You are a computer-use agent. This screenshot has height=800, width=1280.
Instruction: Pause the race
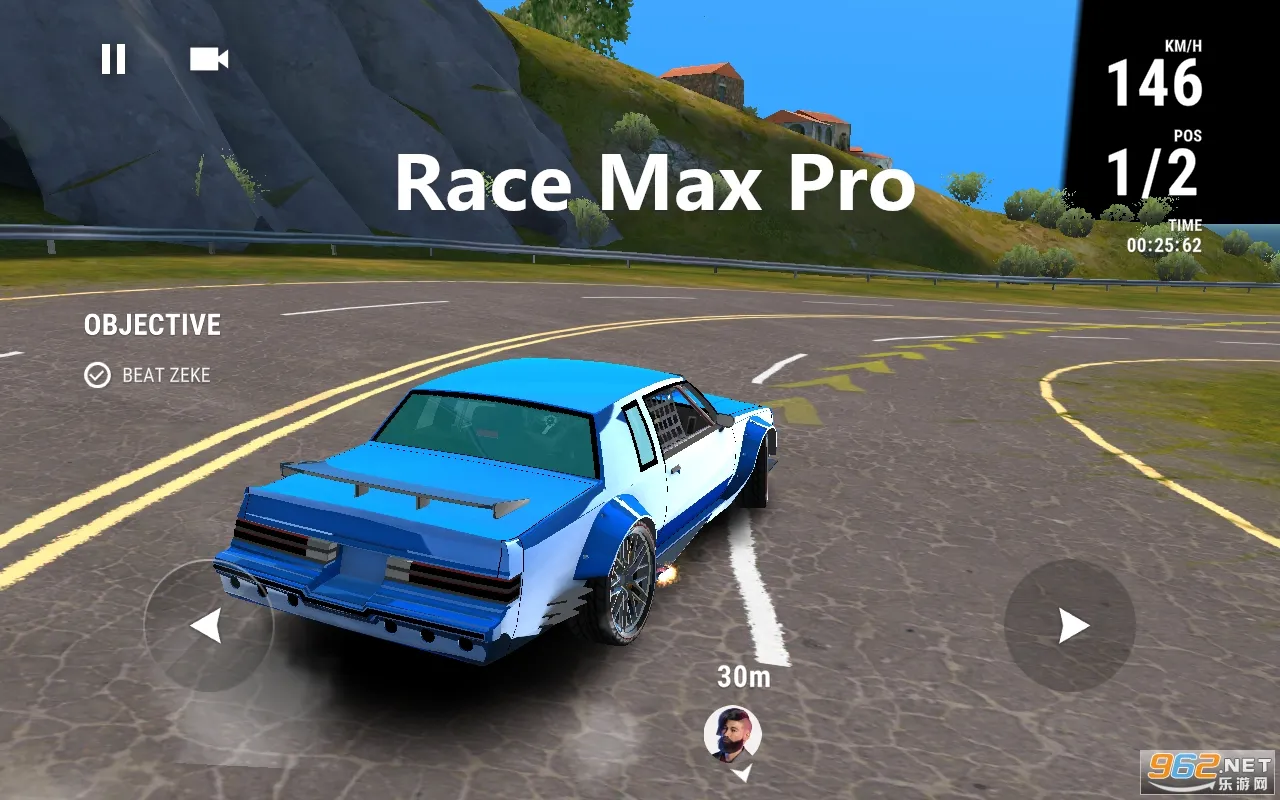click(114, 59)
